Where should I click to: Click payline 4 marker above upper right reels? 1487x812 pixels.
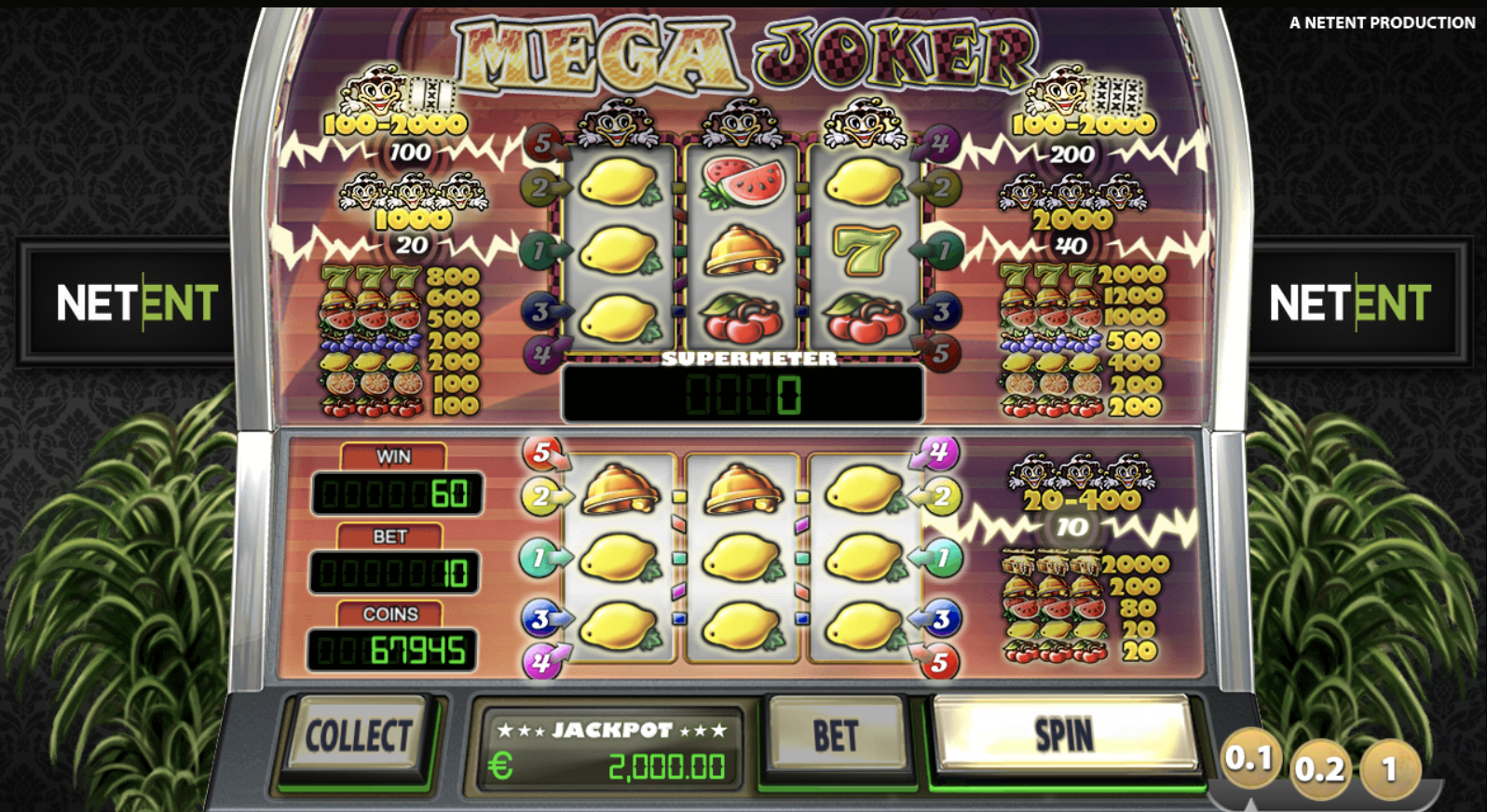tap(941, 141)
